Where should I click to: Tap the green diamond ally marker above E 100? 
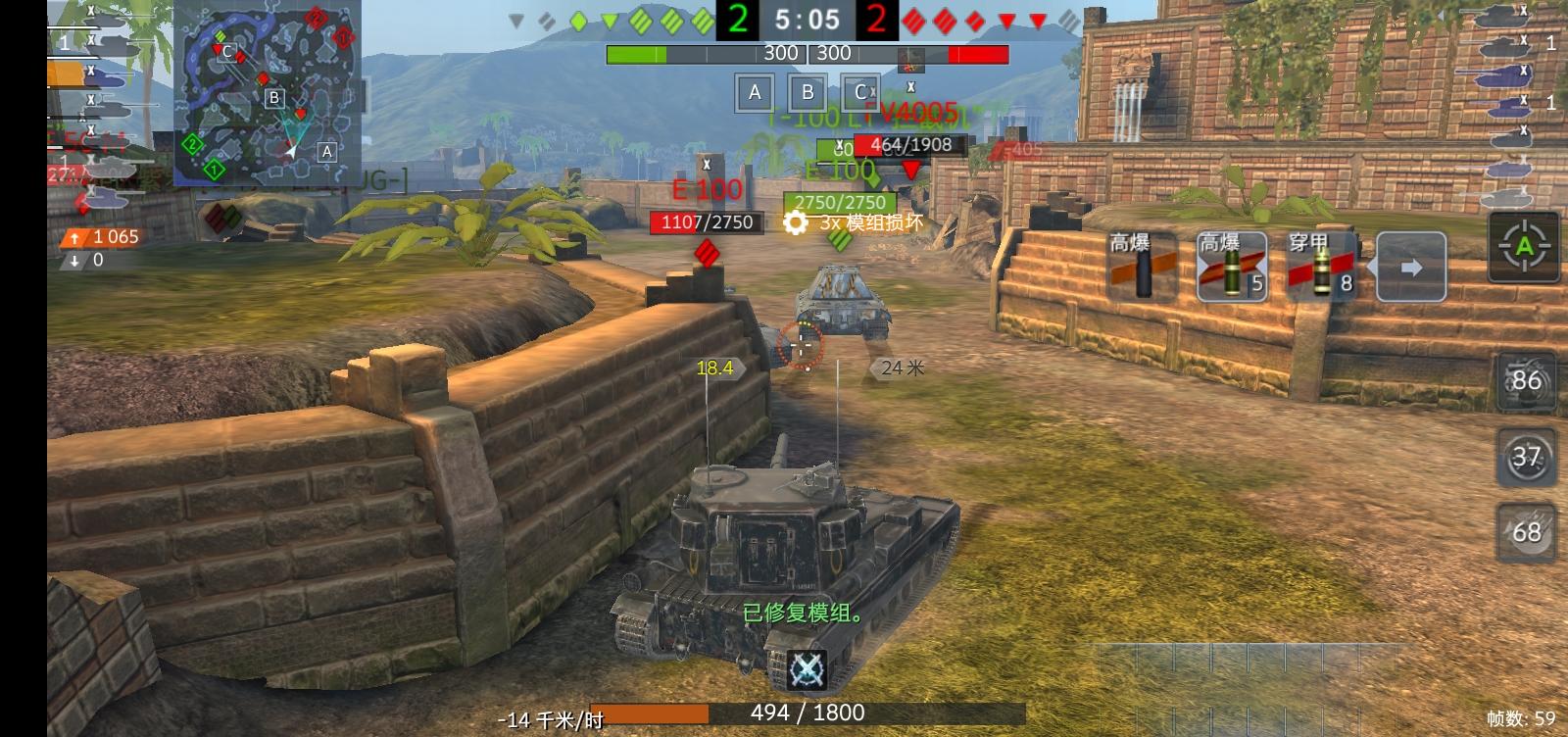coord(870,180)
